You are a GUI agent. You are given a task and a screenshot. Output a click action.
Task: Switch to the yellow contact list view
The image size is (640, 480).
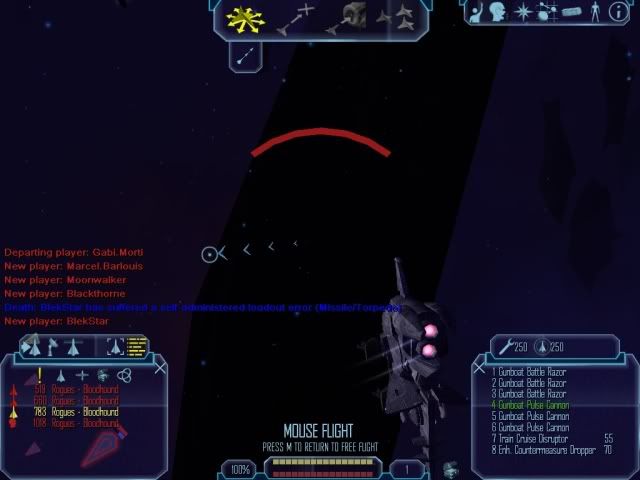(x=136, y=346)
